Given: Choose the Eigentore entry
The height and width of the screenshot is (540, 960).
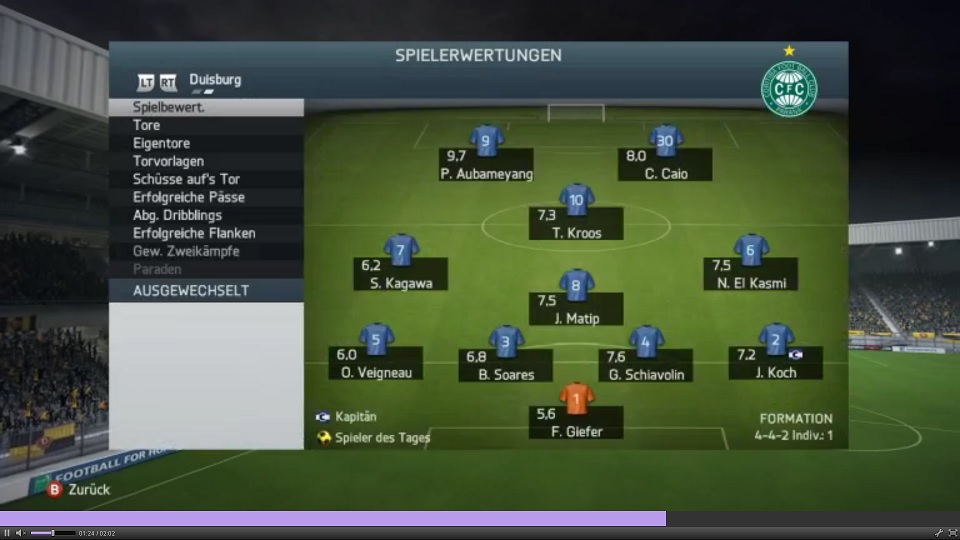Looking at the screenshot, I should (x=161, y=143).
